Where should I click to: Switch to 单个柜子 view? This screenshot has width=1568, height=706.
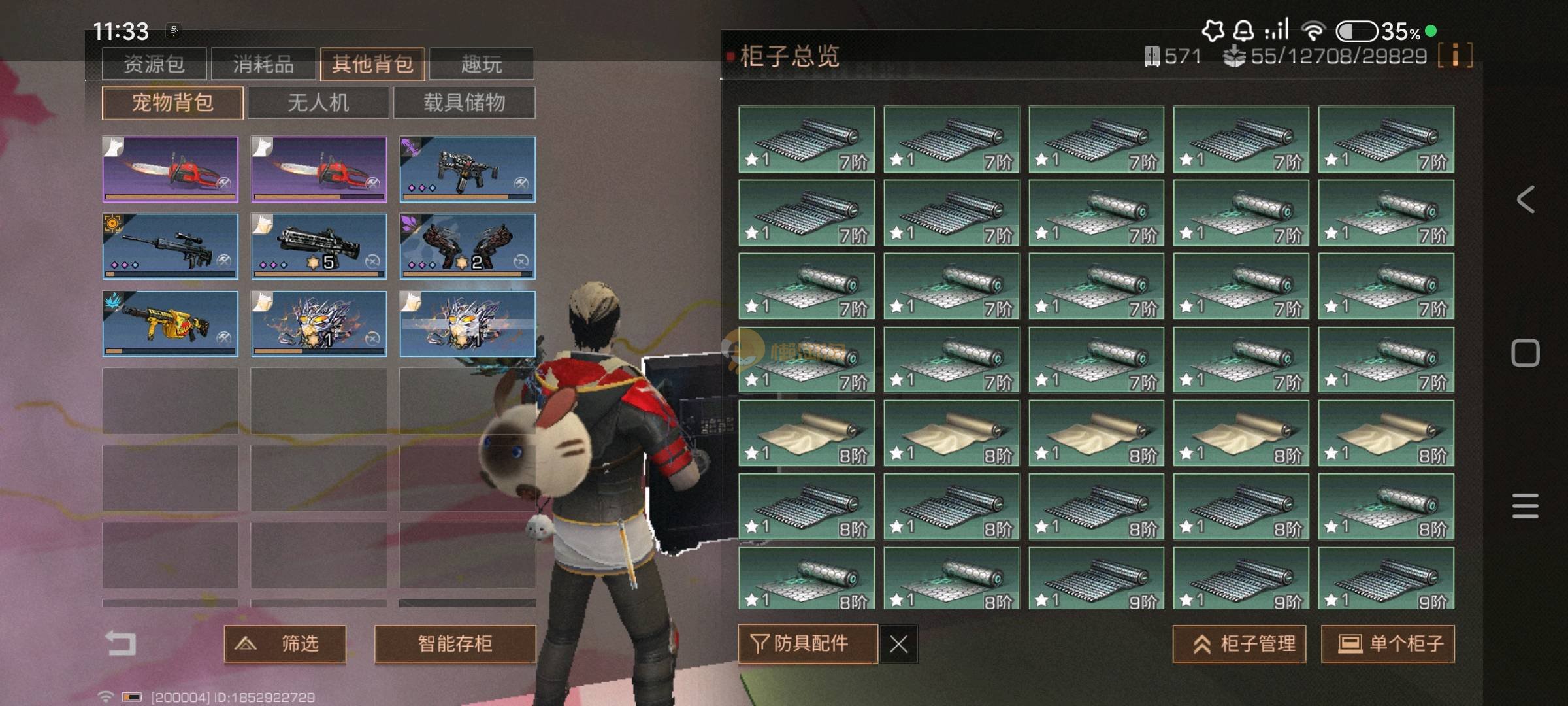coord(1388,644)
